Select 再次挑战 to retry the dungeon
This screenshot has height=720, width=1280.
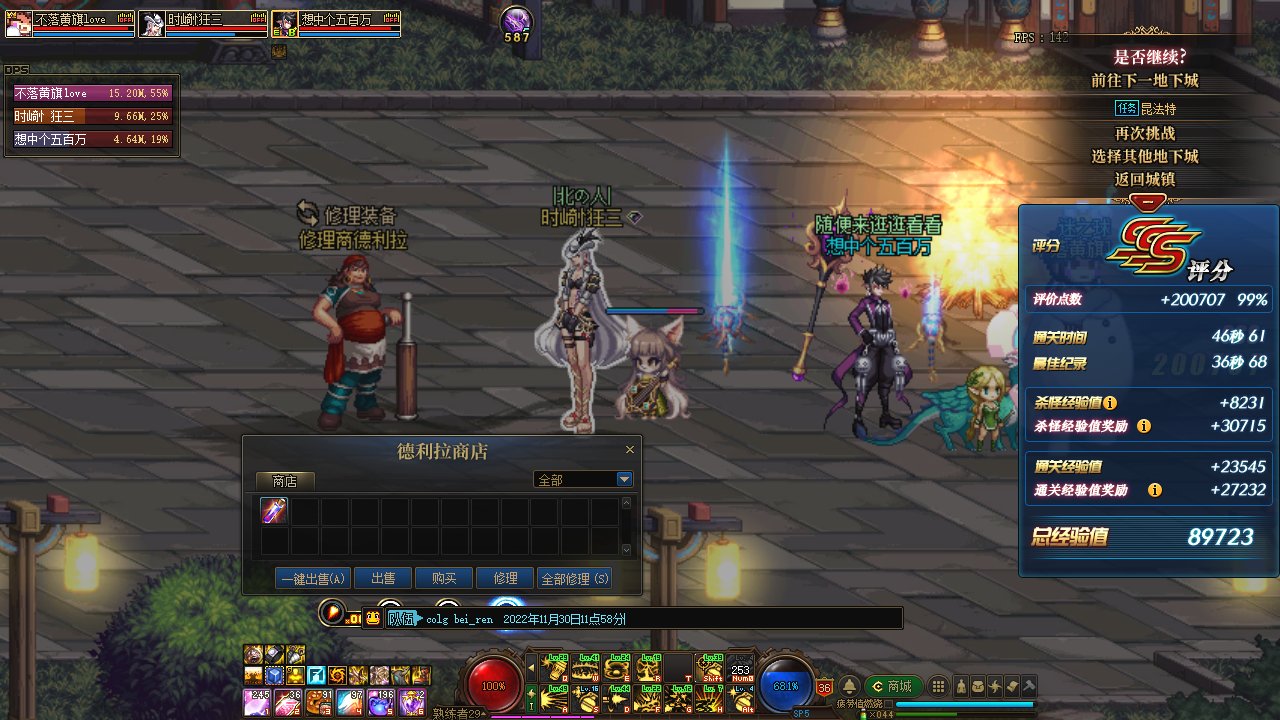pyautogui.click(x=1145, y=133)
